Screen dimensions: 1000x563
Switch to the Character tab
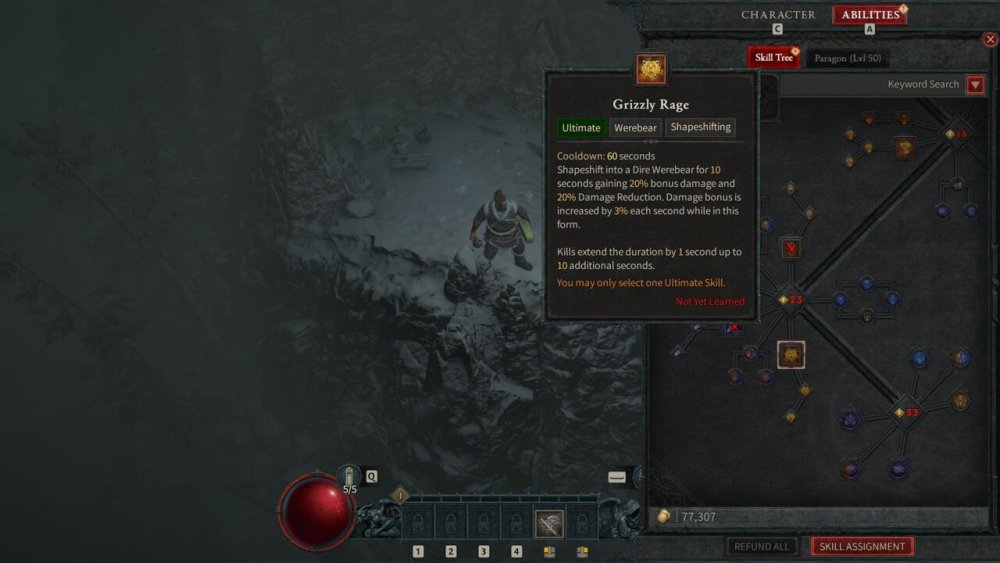coord(778,15)
